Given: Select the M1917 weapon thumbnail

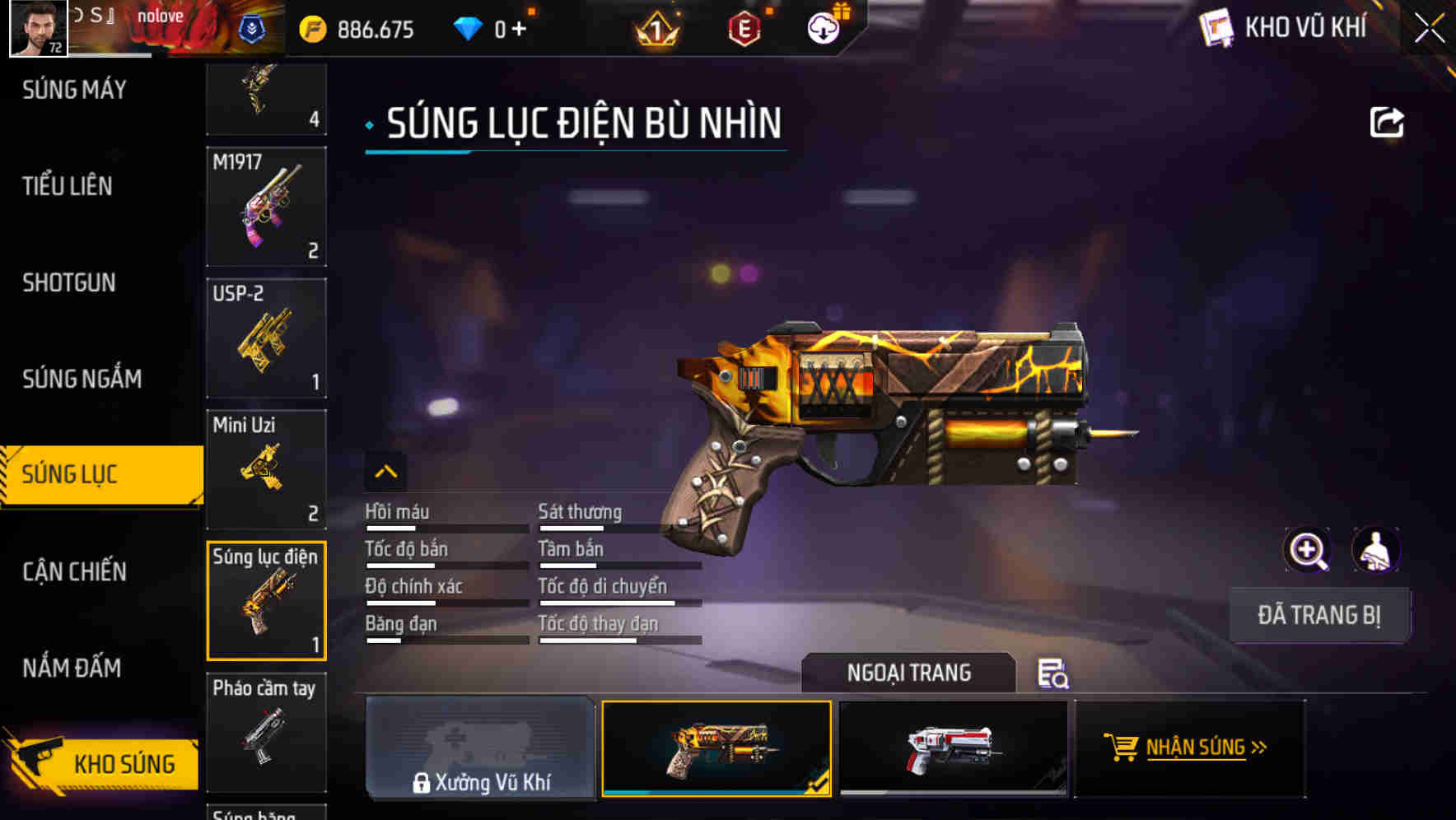Looking at the screenshot, I should (x=265, y=206).
